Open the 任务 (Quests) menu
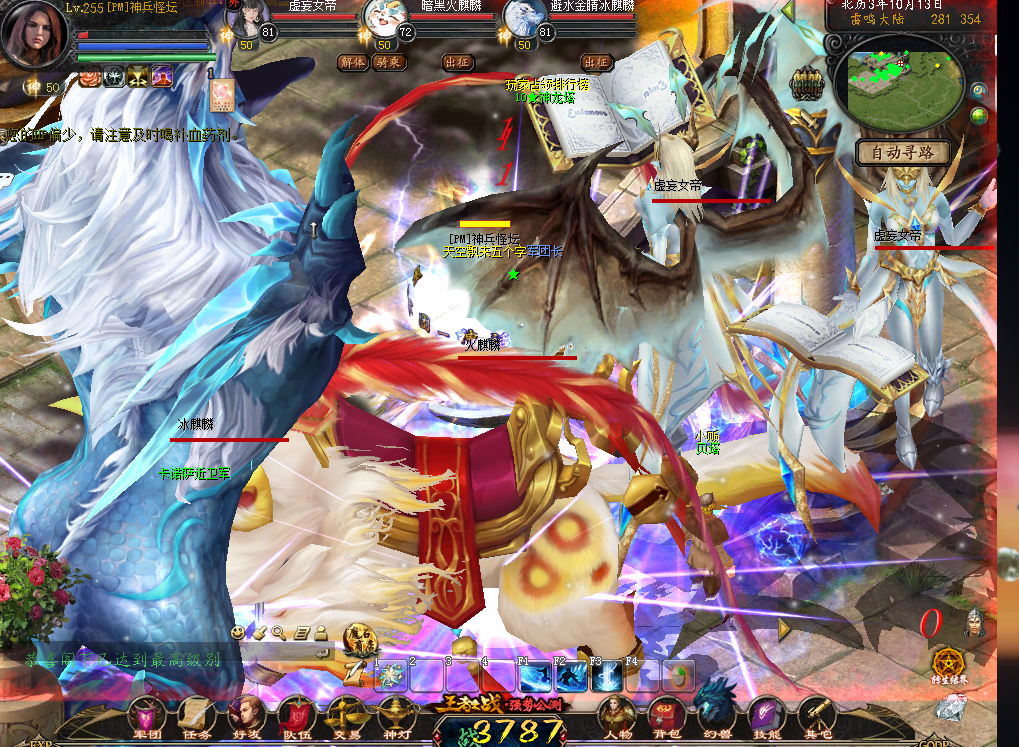This screenshot has height=747, width=1019. (197, 716)
